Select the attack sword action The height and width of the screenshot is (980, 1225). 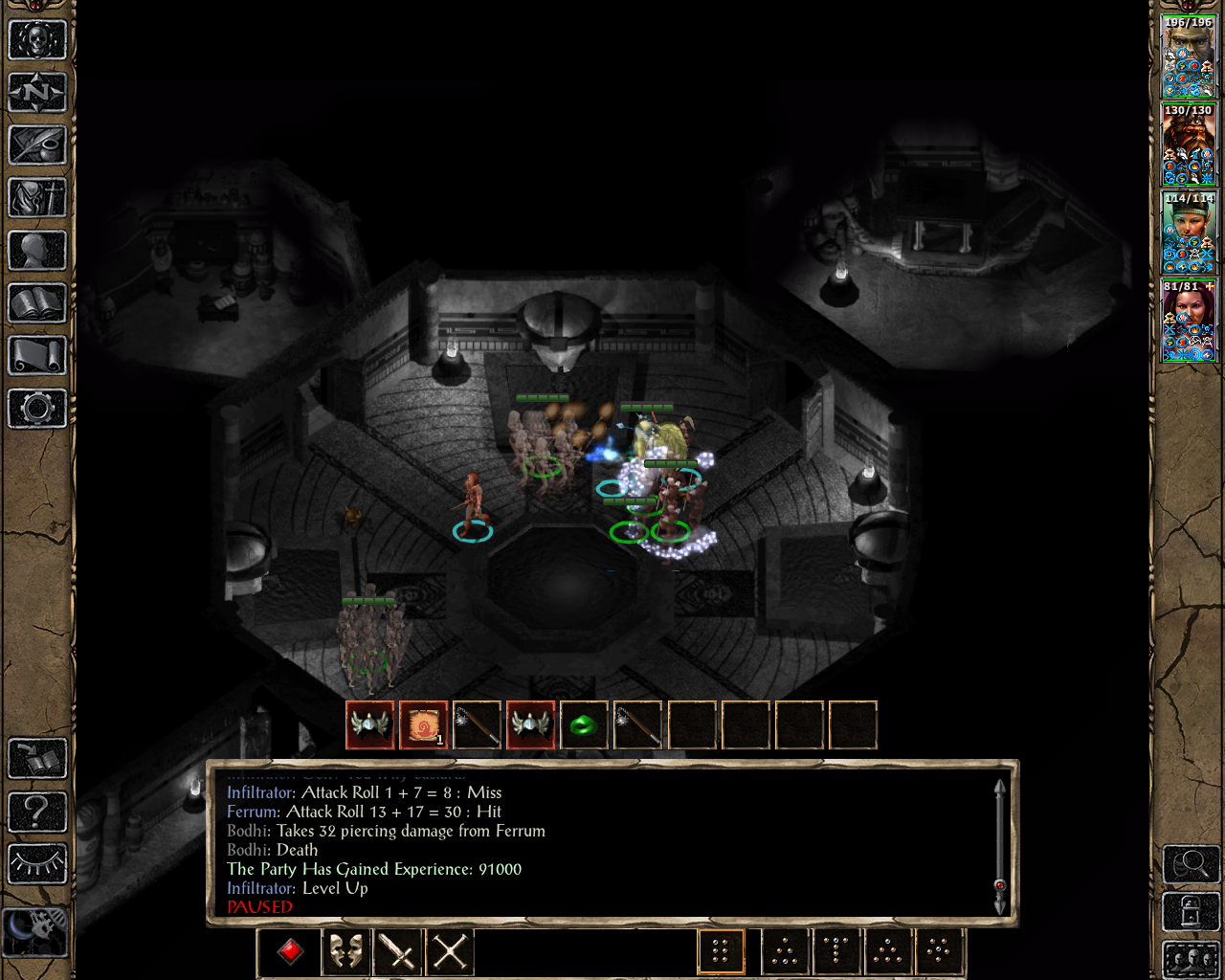click(x=396, y=950)
